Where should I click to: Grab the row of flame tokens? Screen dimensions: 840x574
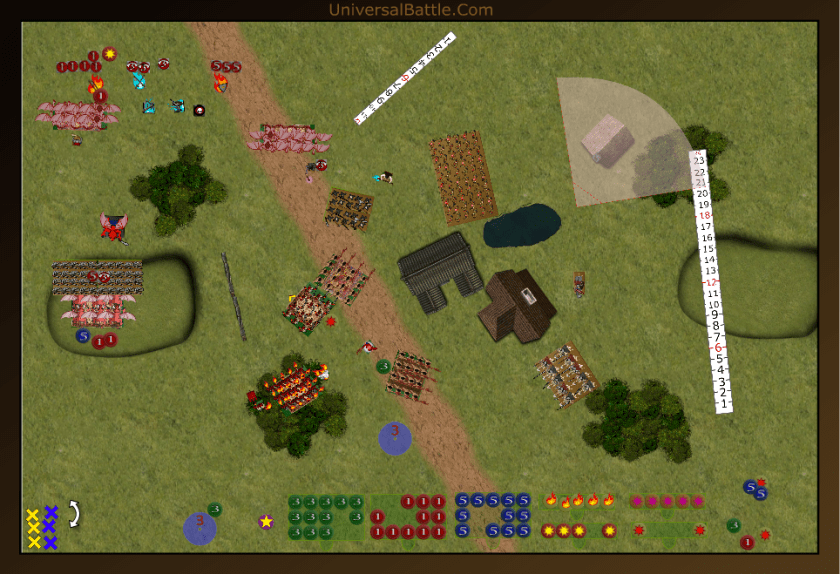[579, 500]
